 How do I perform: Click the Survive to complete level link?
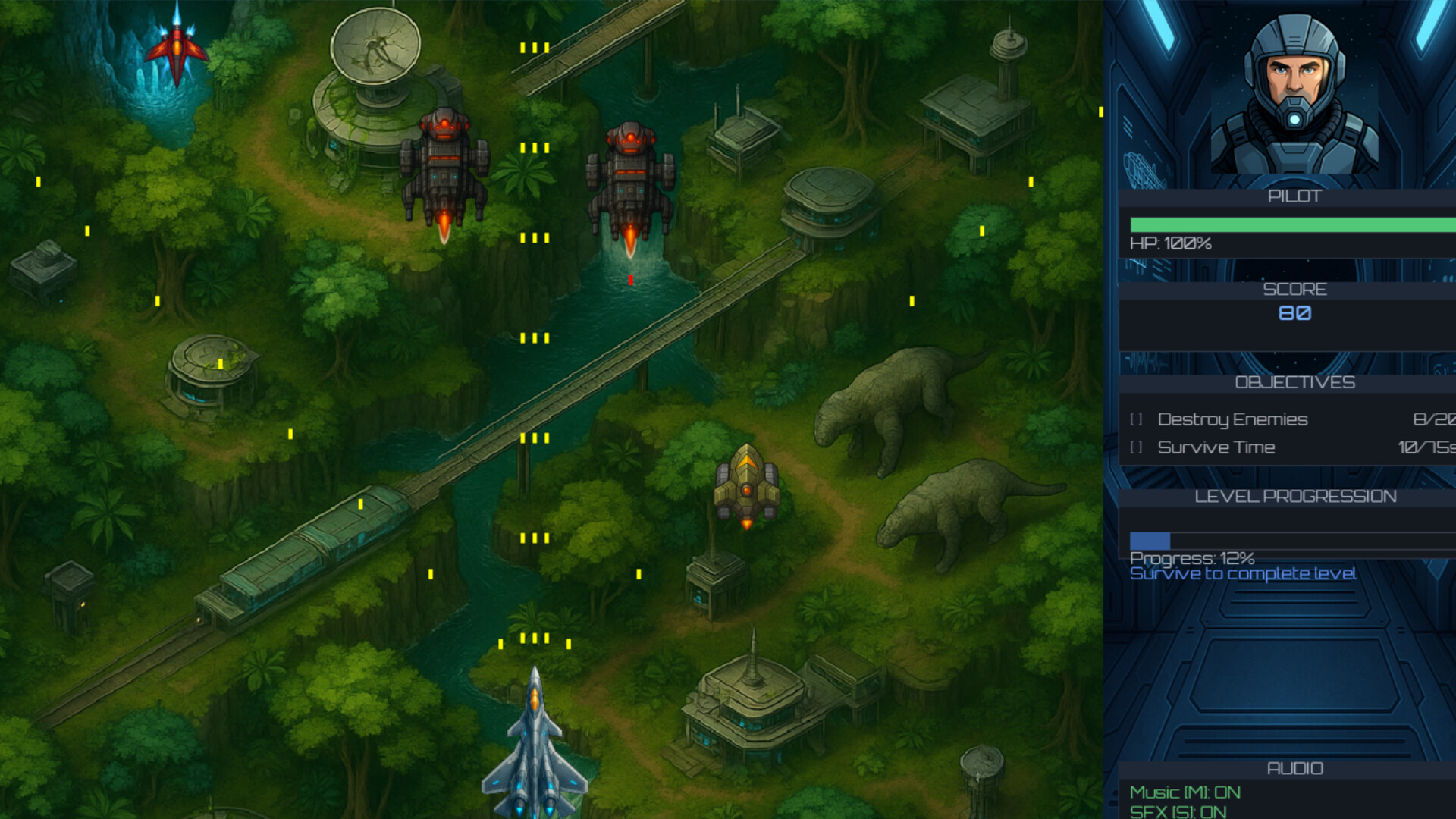tap(1244, 574)
